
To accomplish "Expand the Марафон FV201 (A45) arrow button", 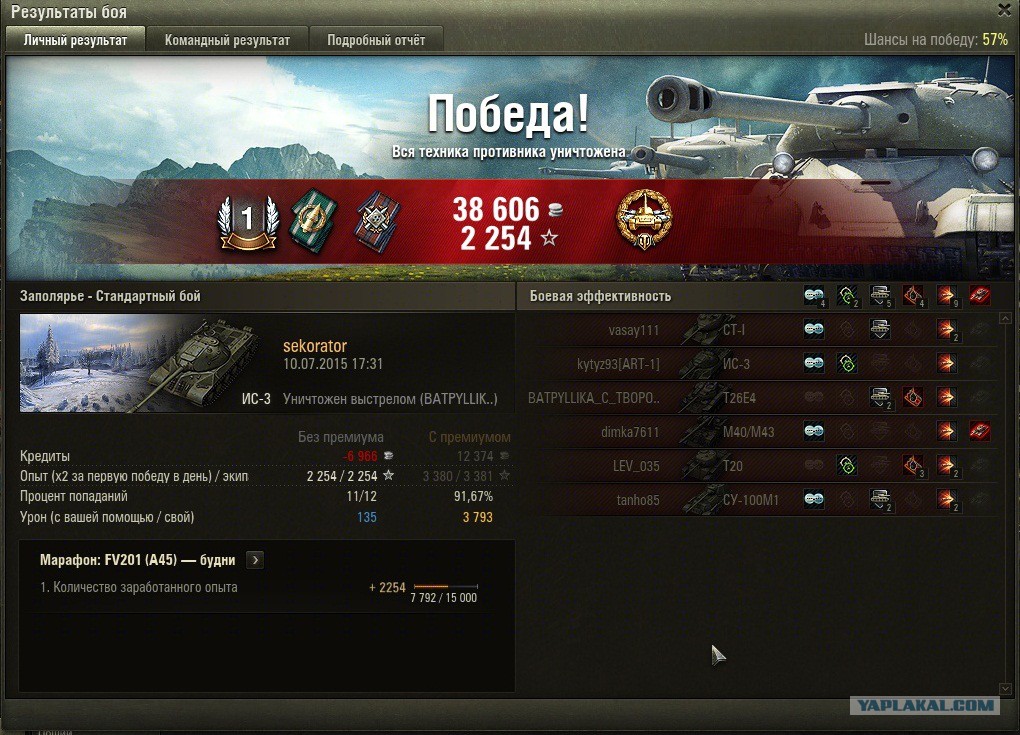I will coord(255,560).
